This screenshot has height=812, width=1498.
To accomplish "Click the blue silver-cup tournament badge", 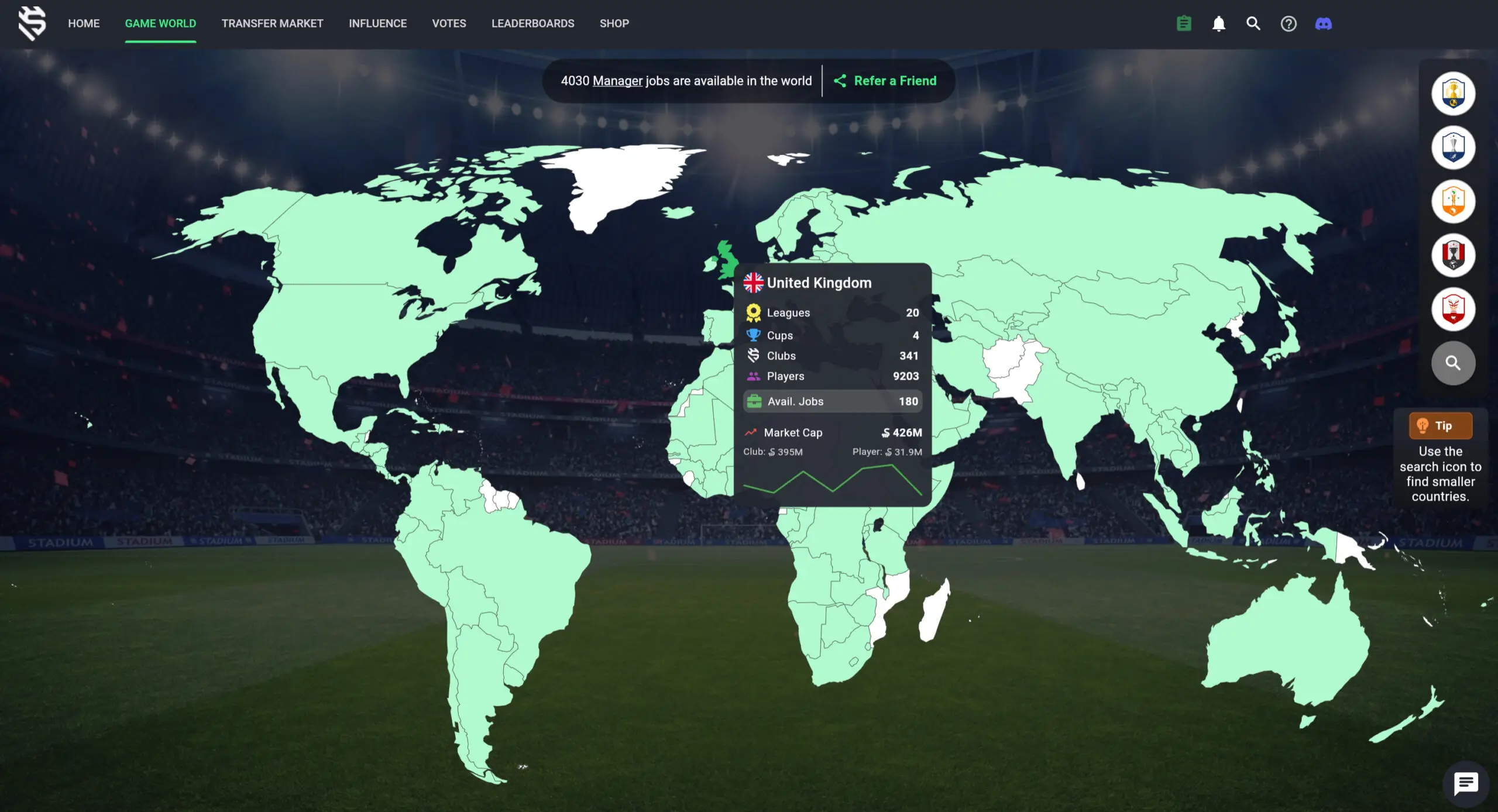I will (x=1455, y=147).
